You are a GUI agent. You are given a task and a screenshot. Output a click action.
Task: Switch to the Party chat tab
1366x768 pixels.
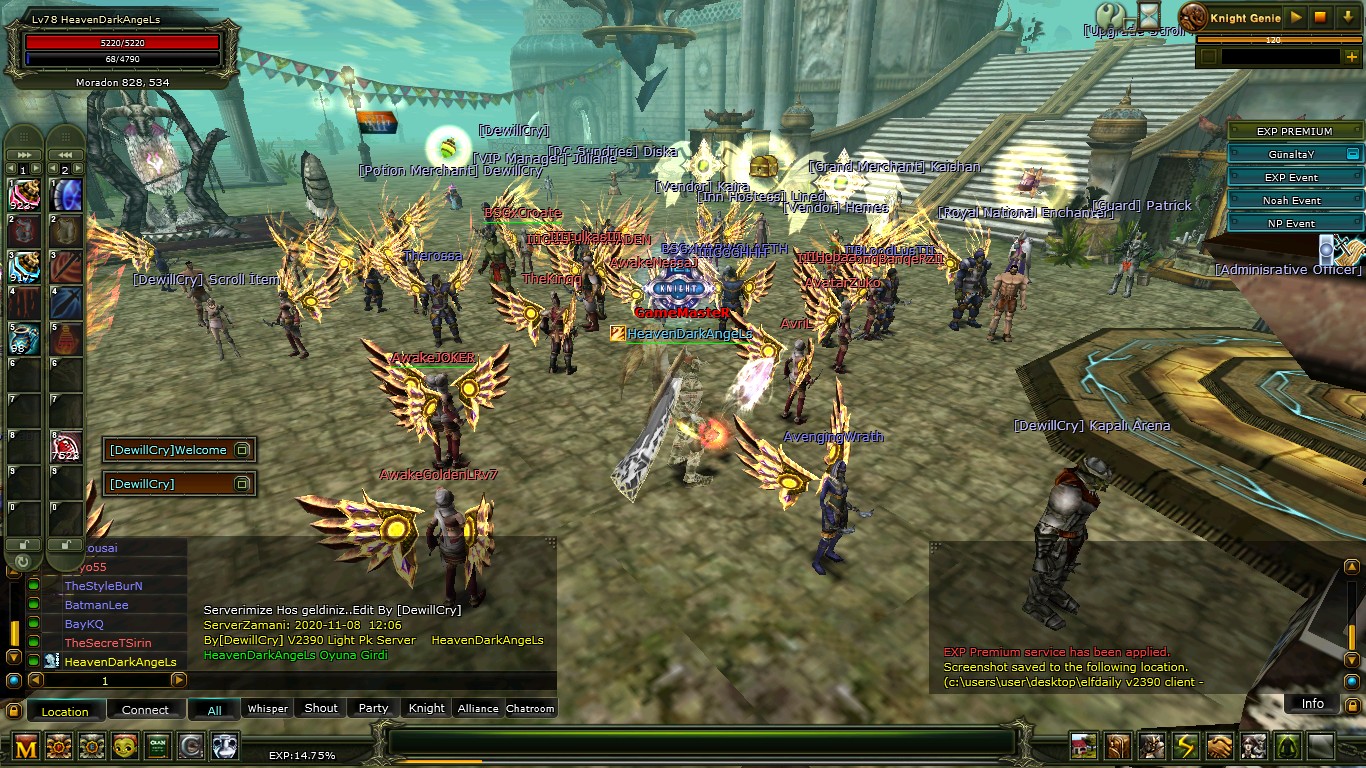tap(373, 708)
